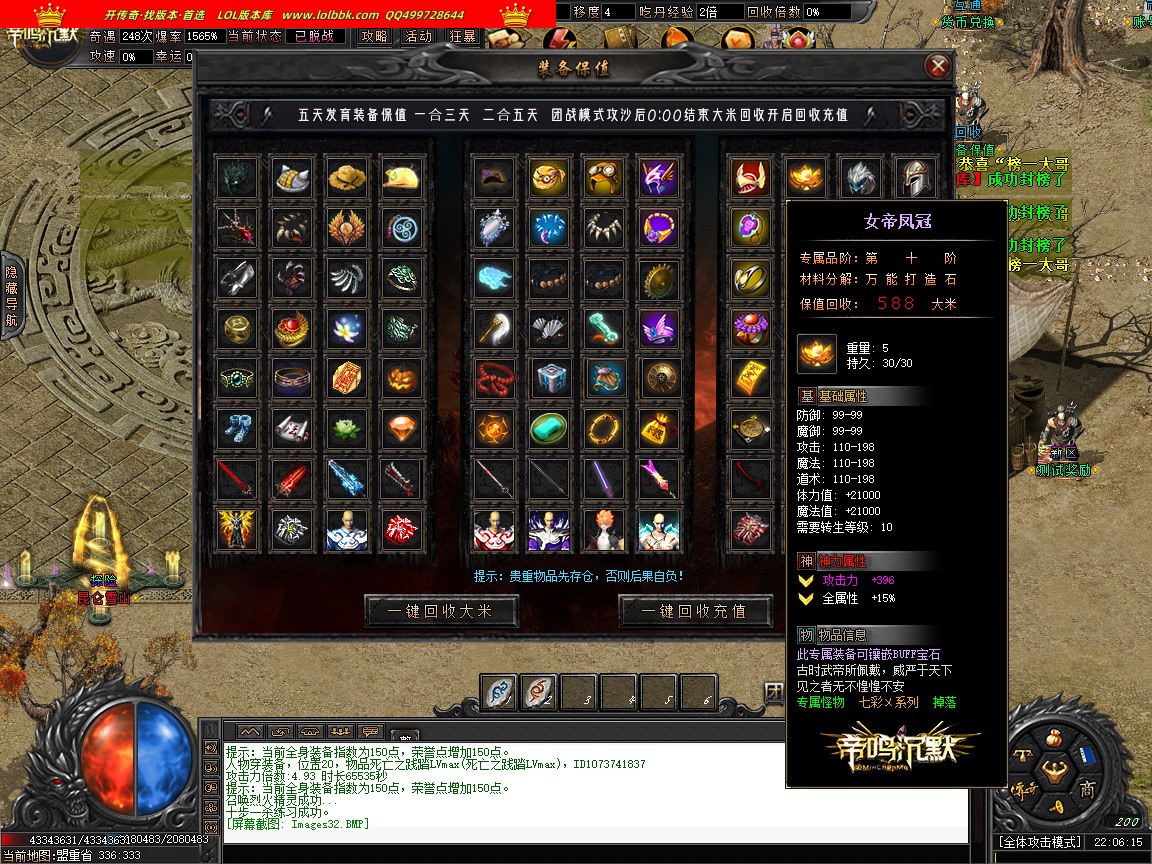The height and width of the screenshot is (864, 1152).
Task: Select the blue-white cube box item
Action: click(x=549, y=378)
